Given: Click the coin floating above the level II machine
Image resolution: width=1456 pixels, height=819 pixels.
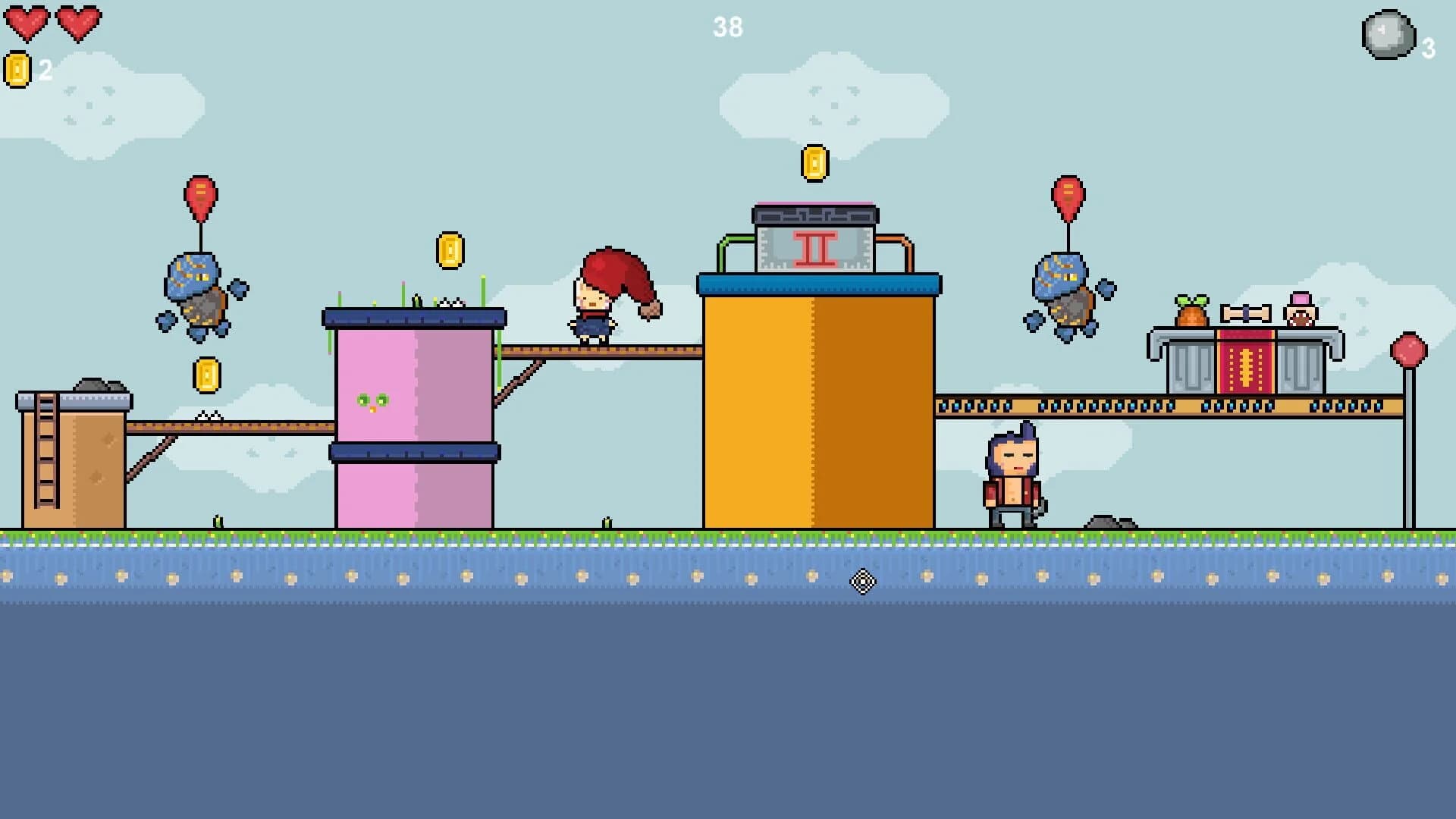Looking at the screenshot, I should pos(817,163).
